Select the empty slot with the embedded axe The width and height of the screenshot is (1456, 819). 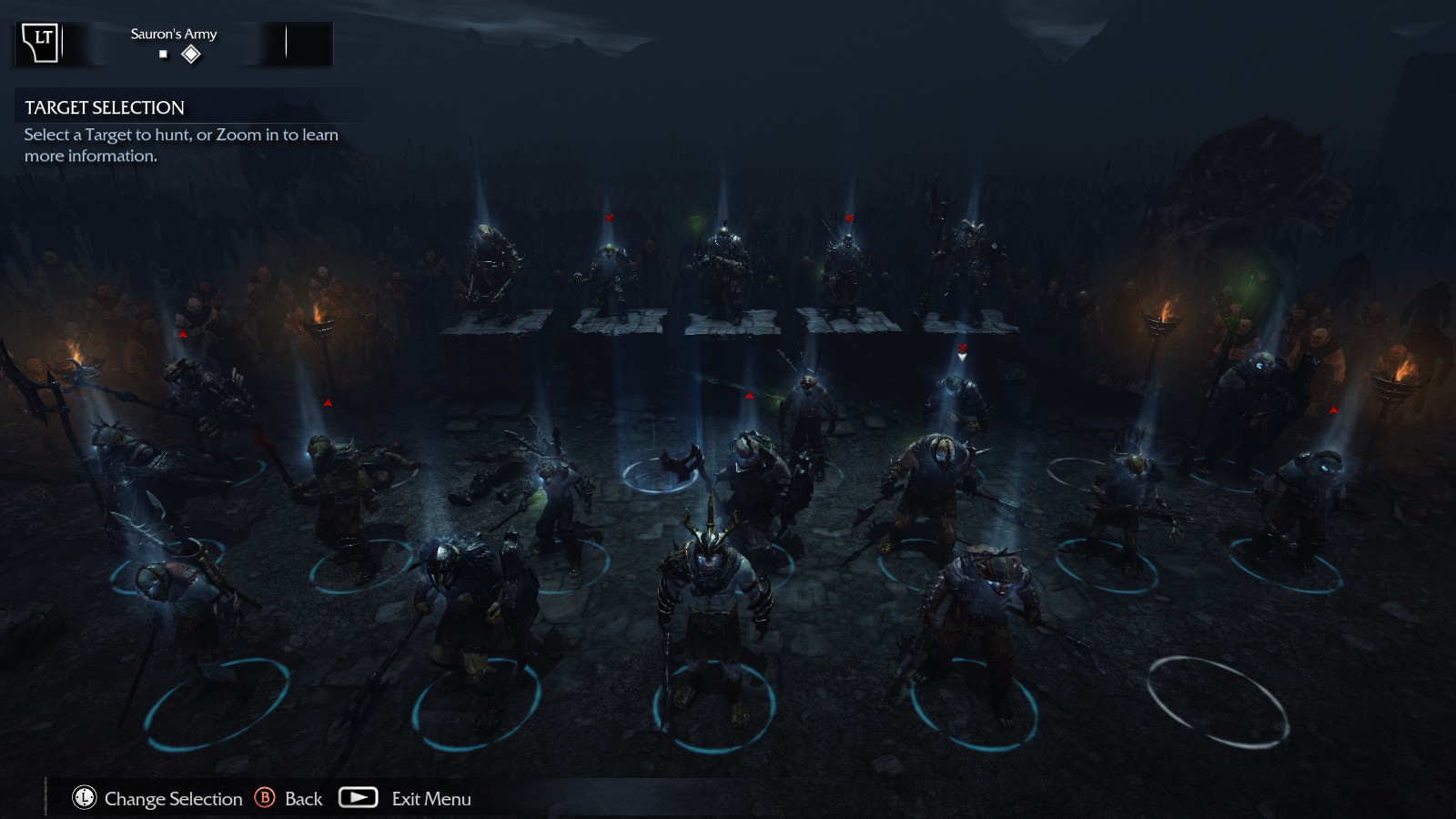pos(662,473)
